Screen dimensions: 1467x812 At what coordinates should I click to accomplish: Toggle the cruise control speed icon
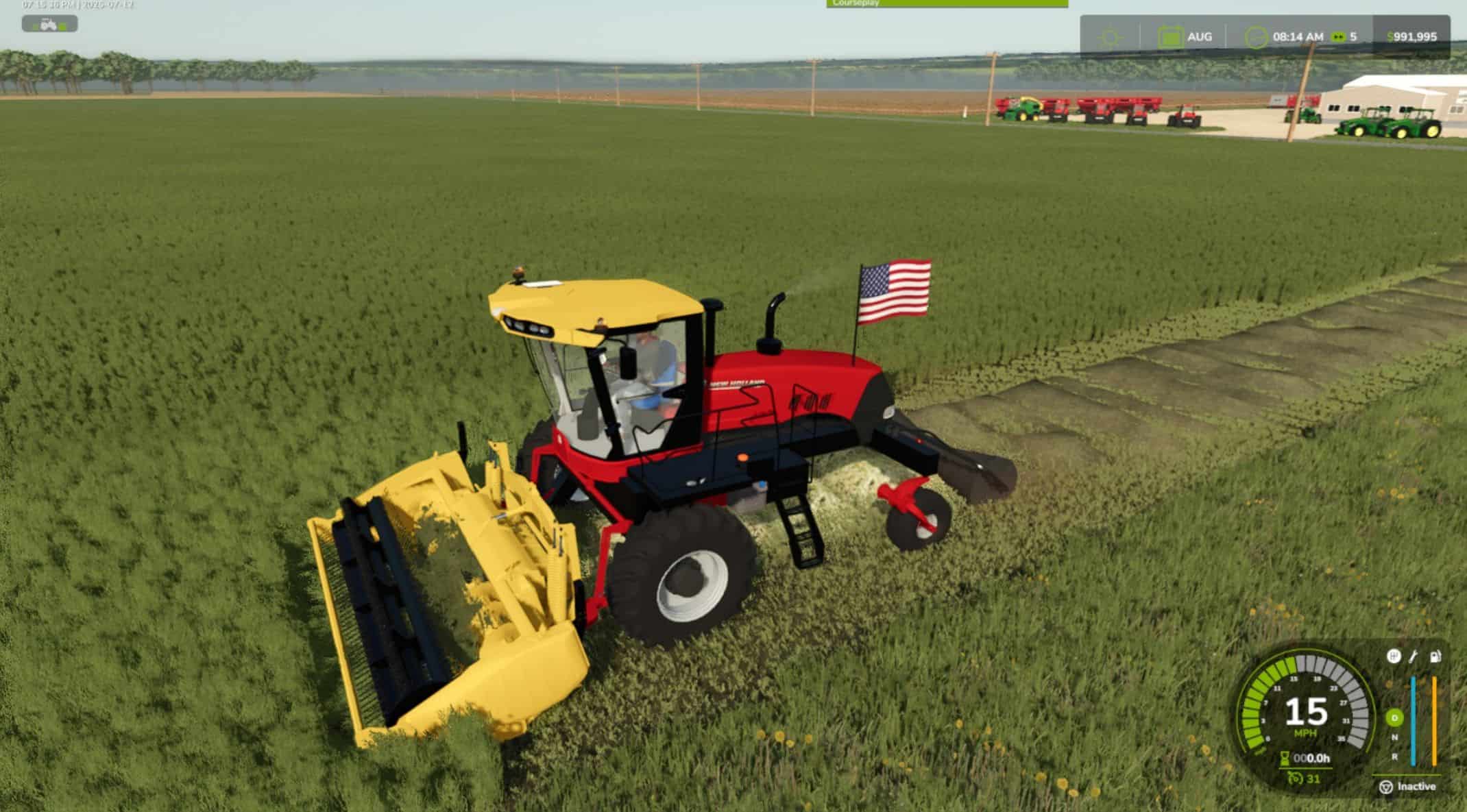click(1295, 778)
